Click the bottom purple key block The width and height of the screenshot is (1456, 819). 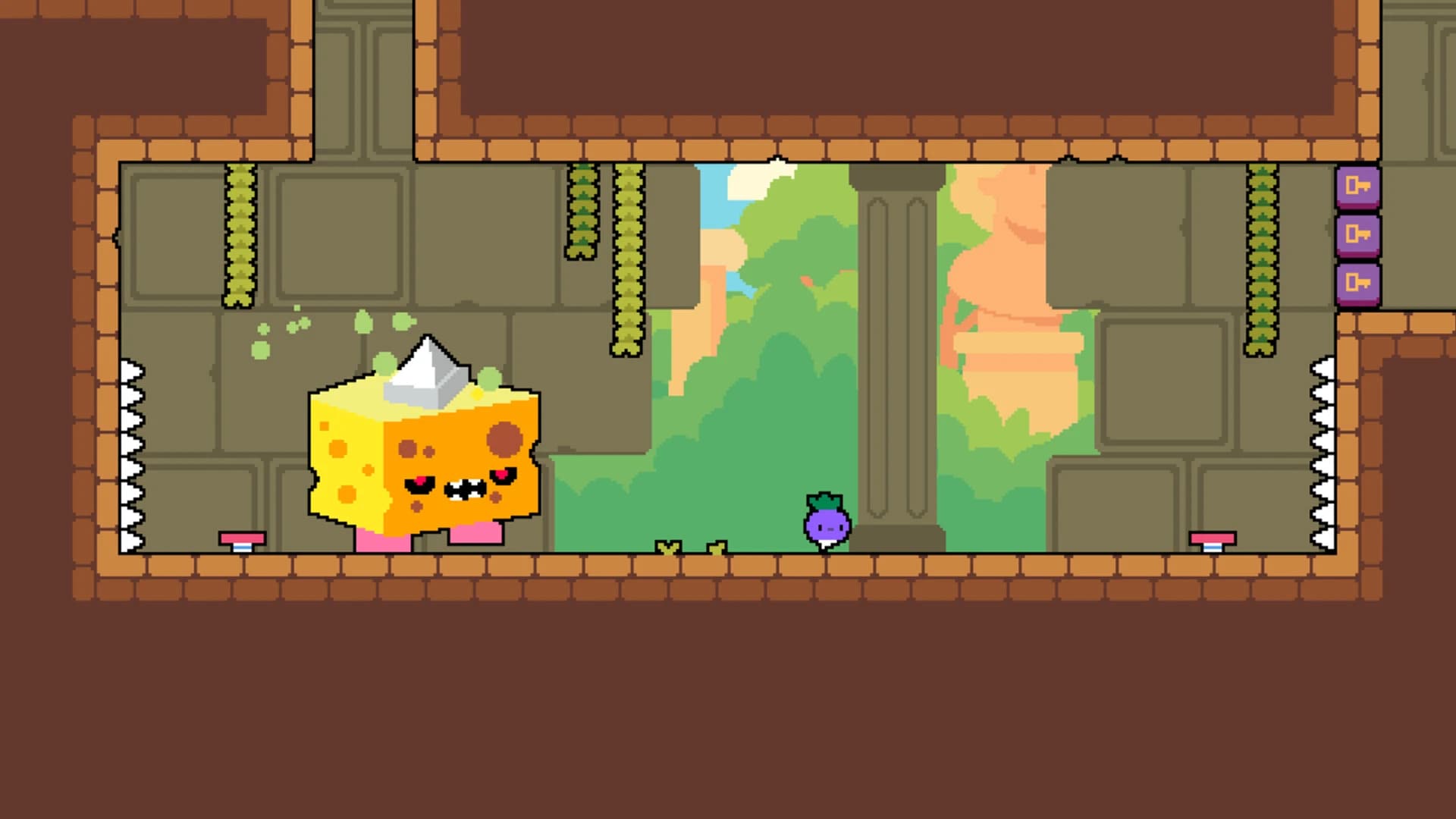[1360, 284]
